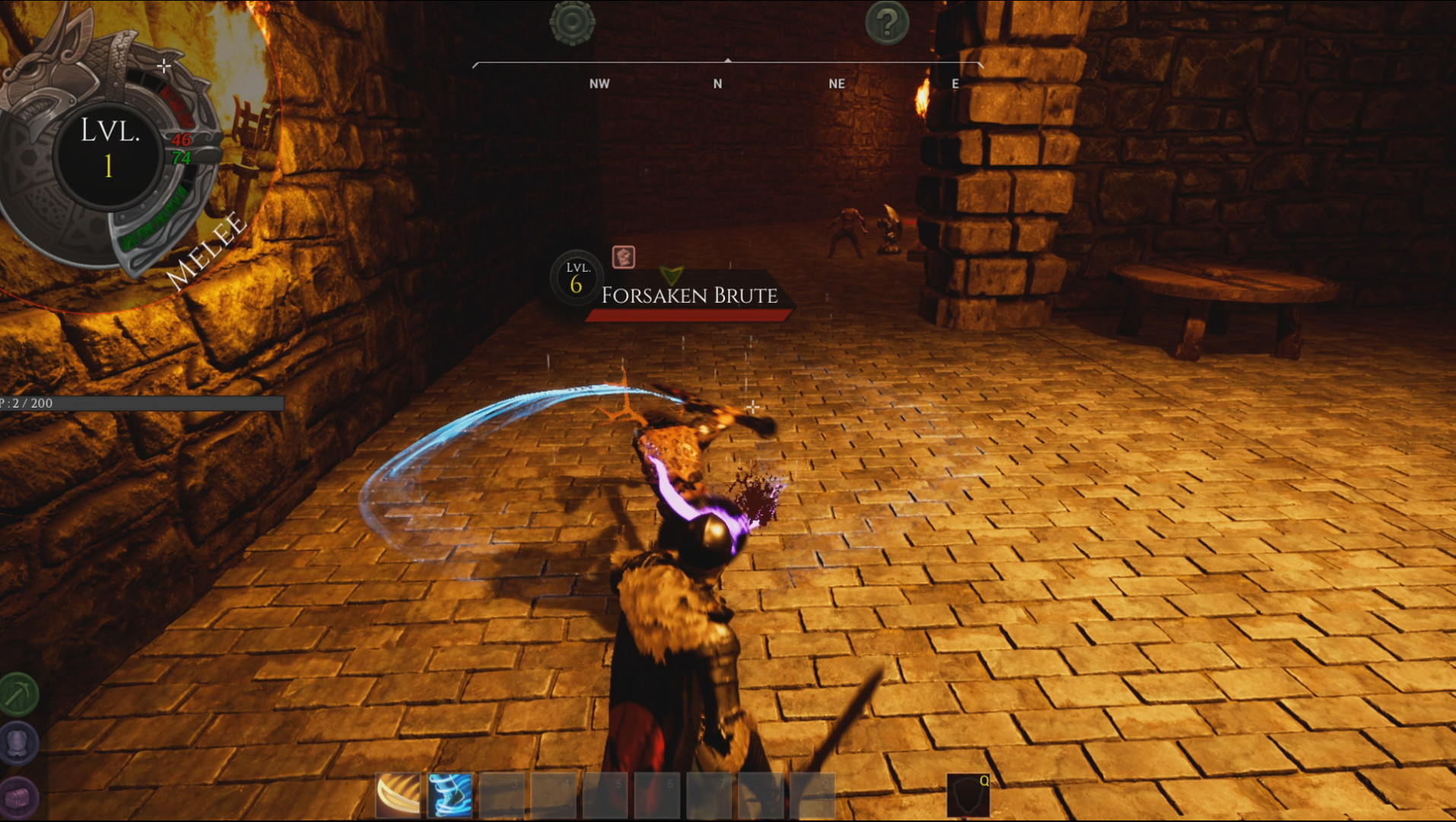This screenshot has height=822, width=1456.
Task: Expand the NW compass direction label
Action: pos(599,84)
